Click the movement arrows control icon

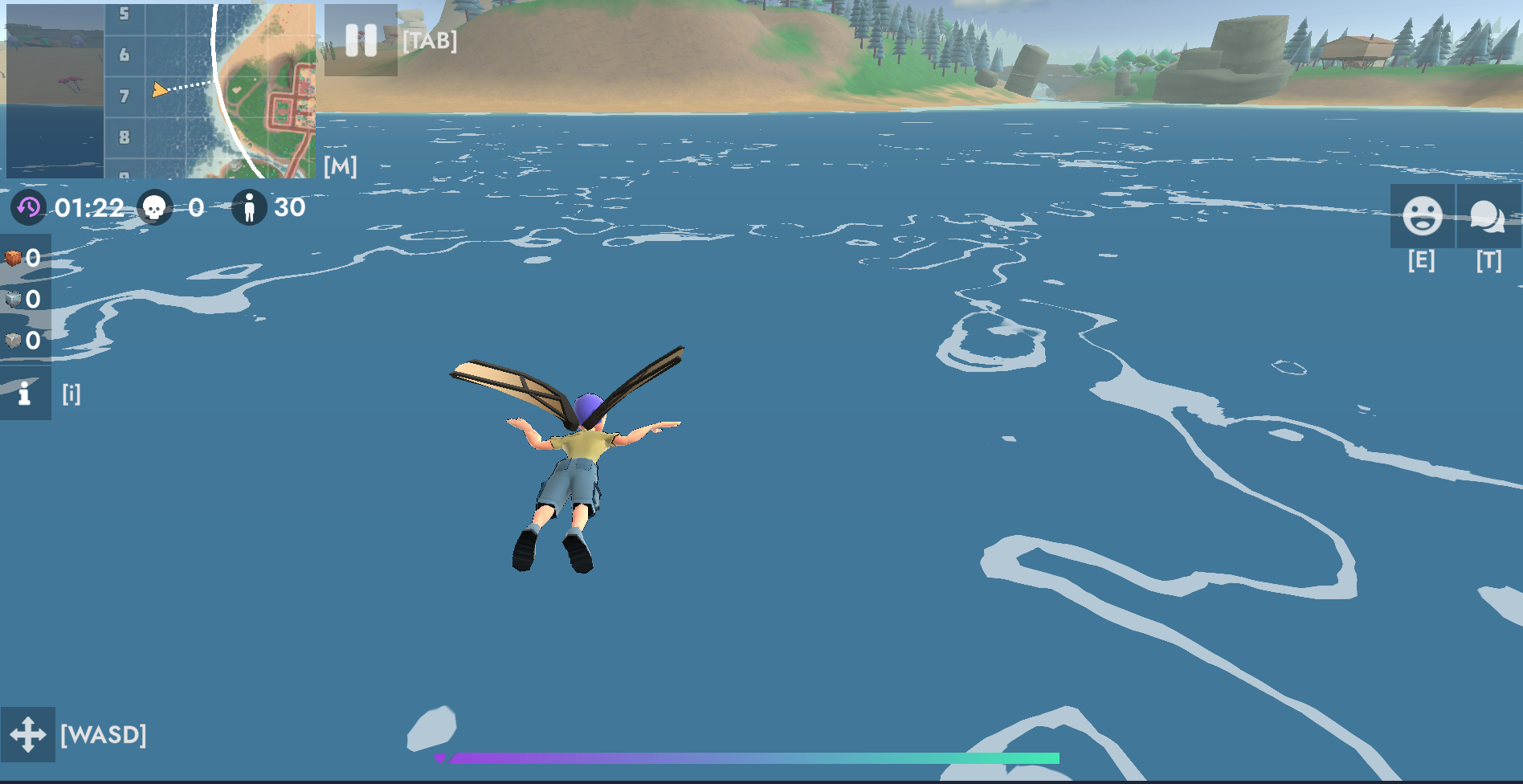28,734
